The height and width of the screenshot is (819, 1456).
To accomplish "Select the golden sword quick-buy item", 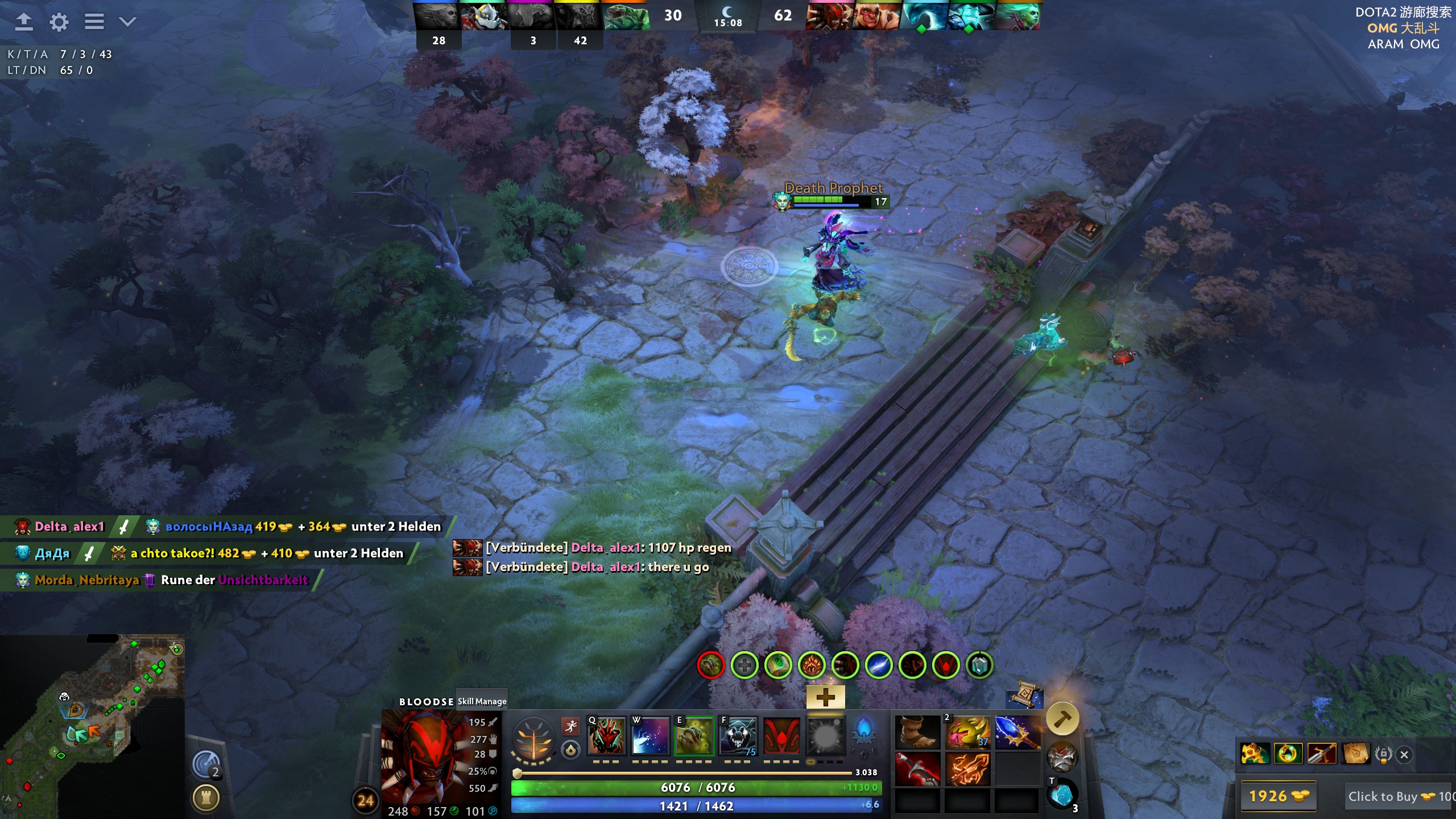I will coord(1322,754).
